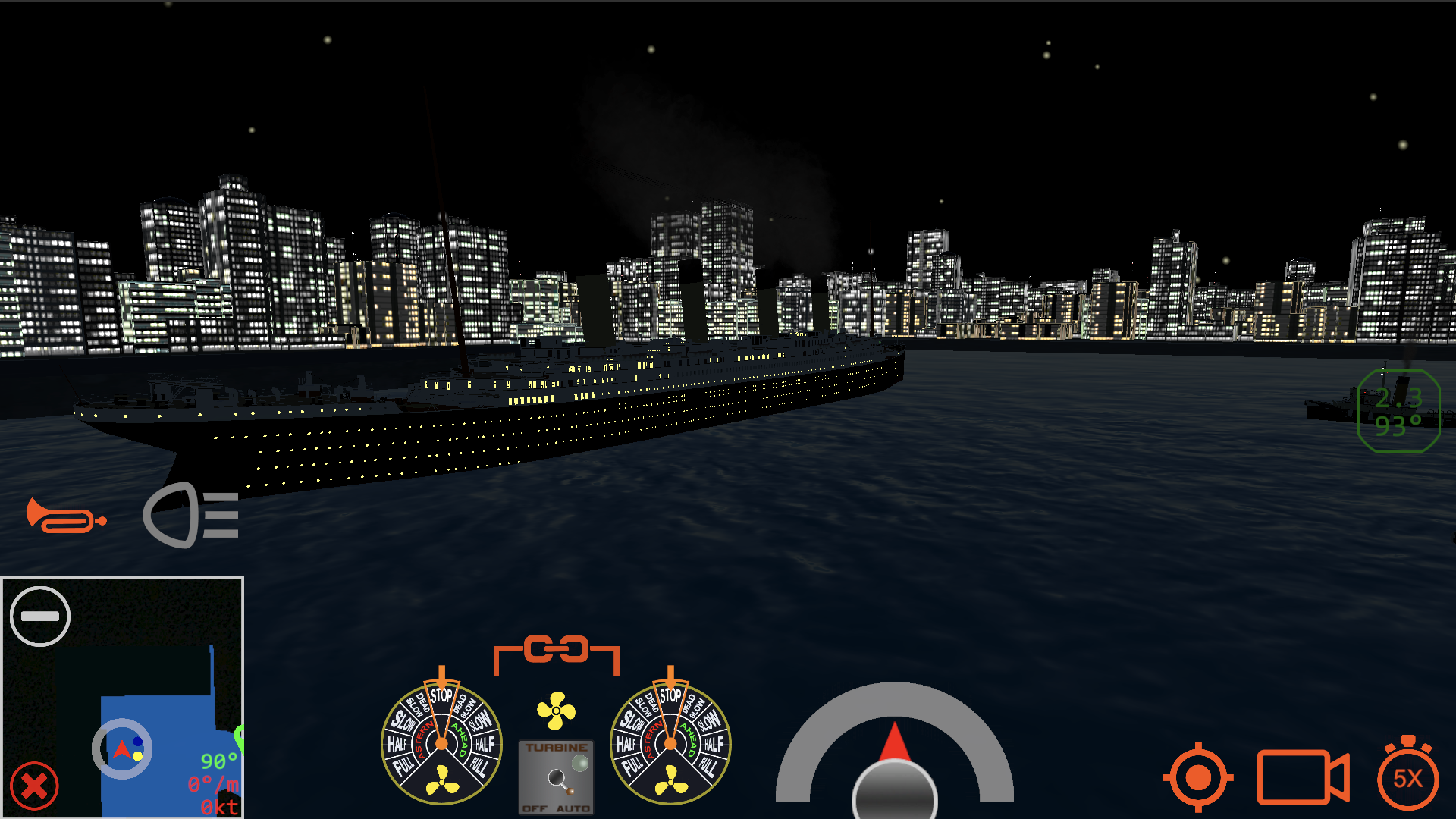1456x819 pixels.
Task: Click your ship marker on the minimap
Action: [121, 748]
